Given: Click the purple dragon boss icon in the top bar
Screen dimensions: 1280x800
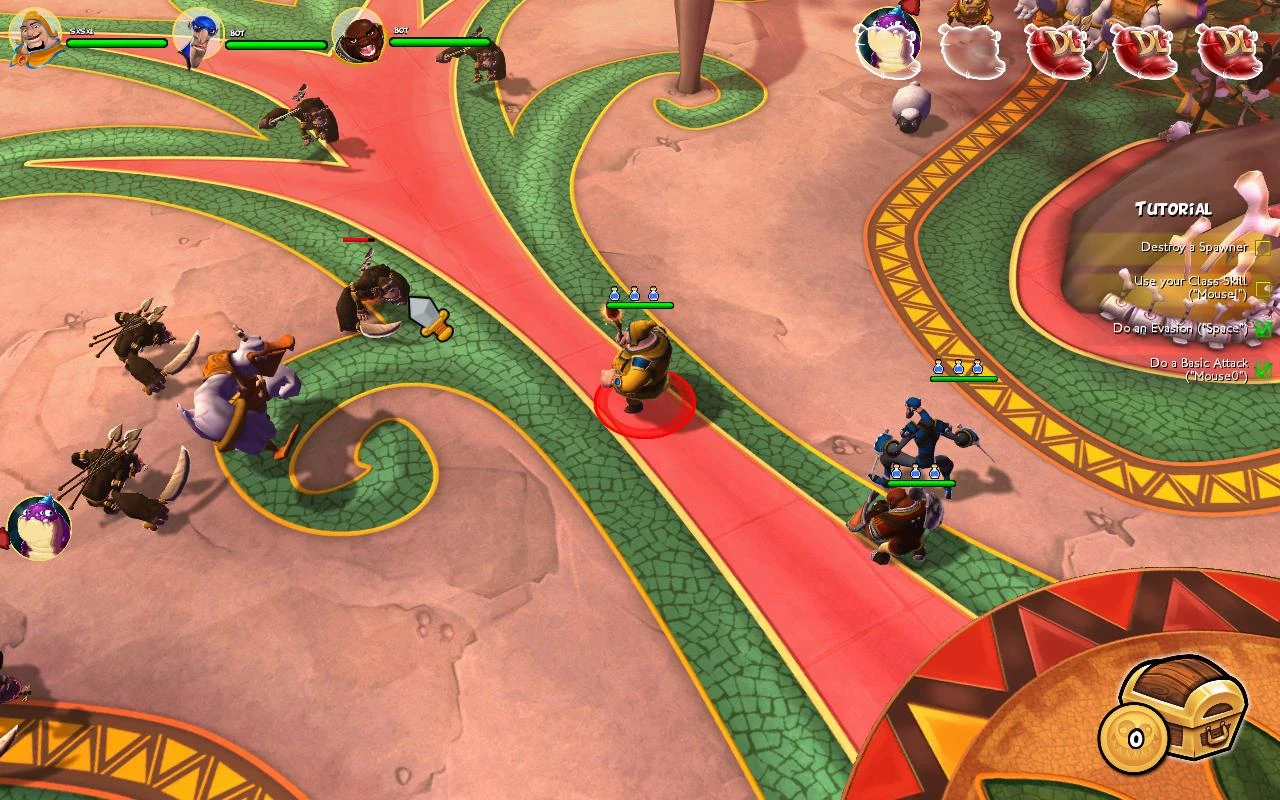Looking at the screenshot, I should point(888,42).
